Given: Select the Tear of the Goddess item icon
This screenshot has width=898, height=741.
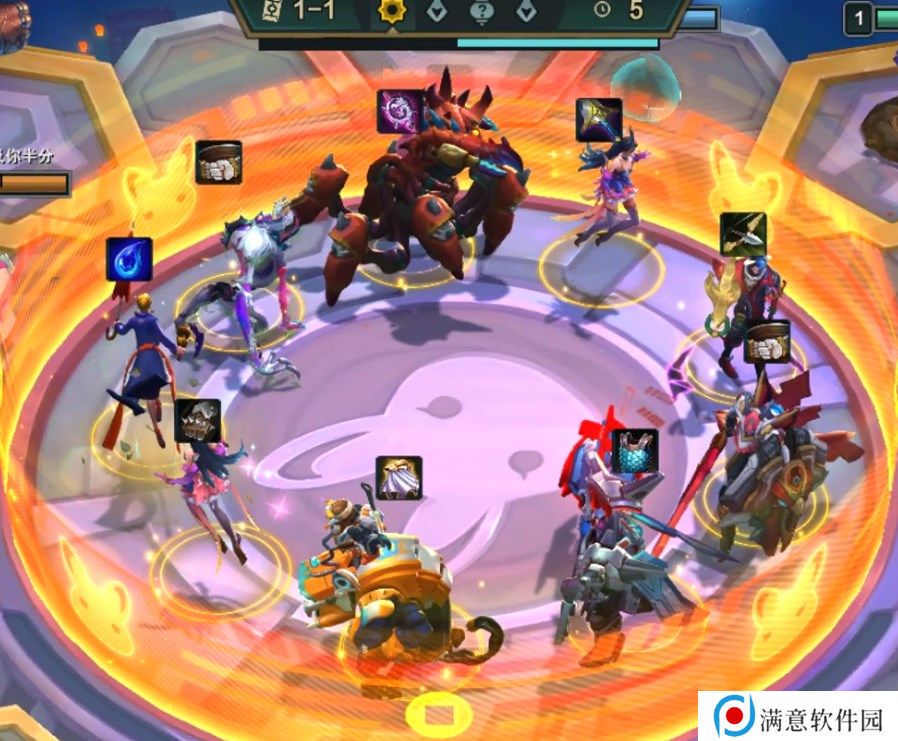Looking at the screenshot, I should (x=129, y=259).
